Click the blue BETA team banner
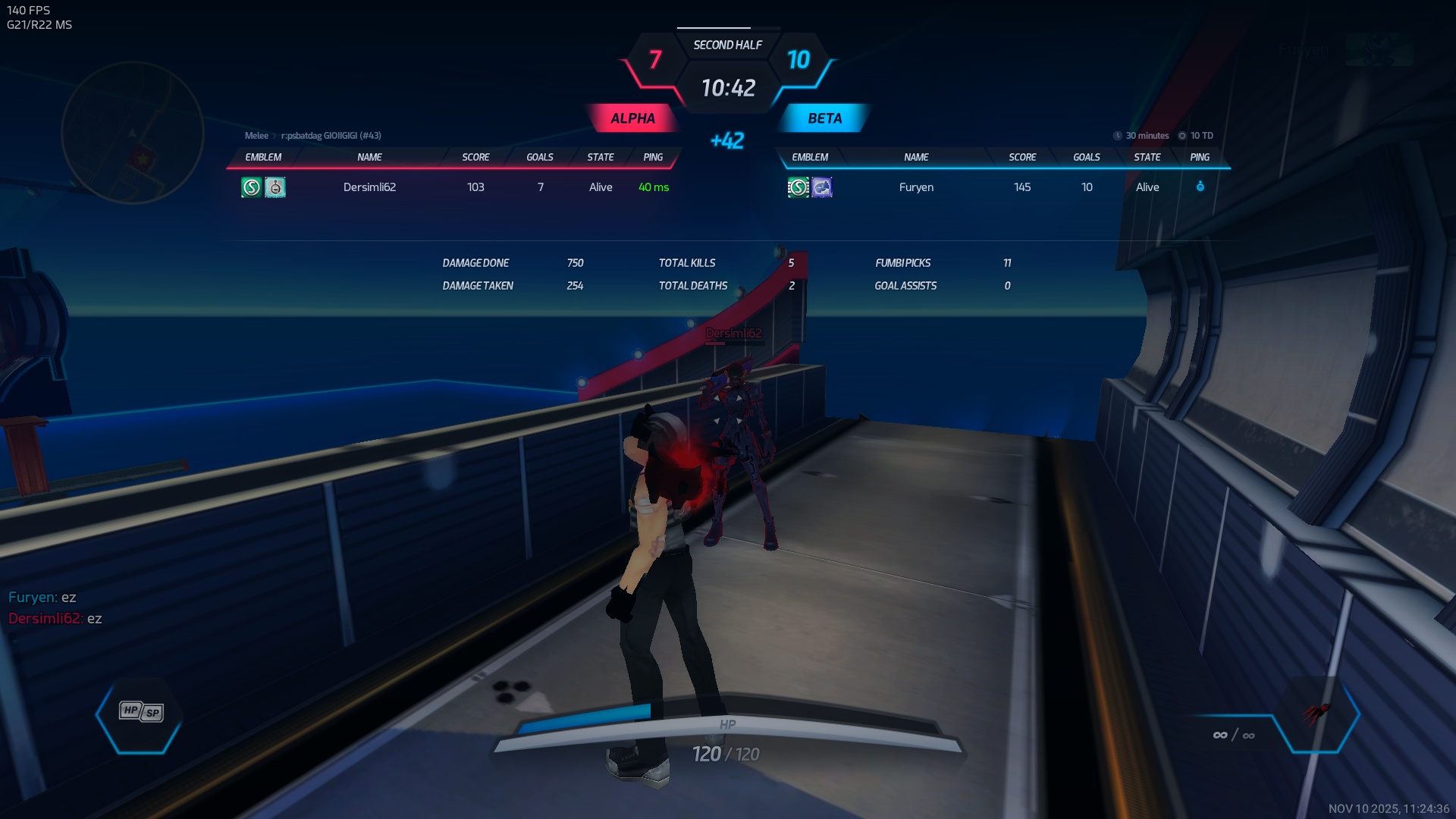Screen dimensions: 1456x819 824,118
